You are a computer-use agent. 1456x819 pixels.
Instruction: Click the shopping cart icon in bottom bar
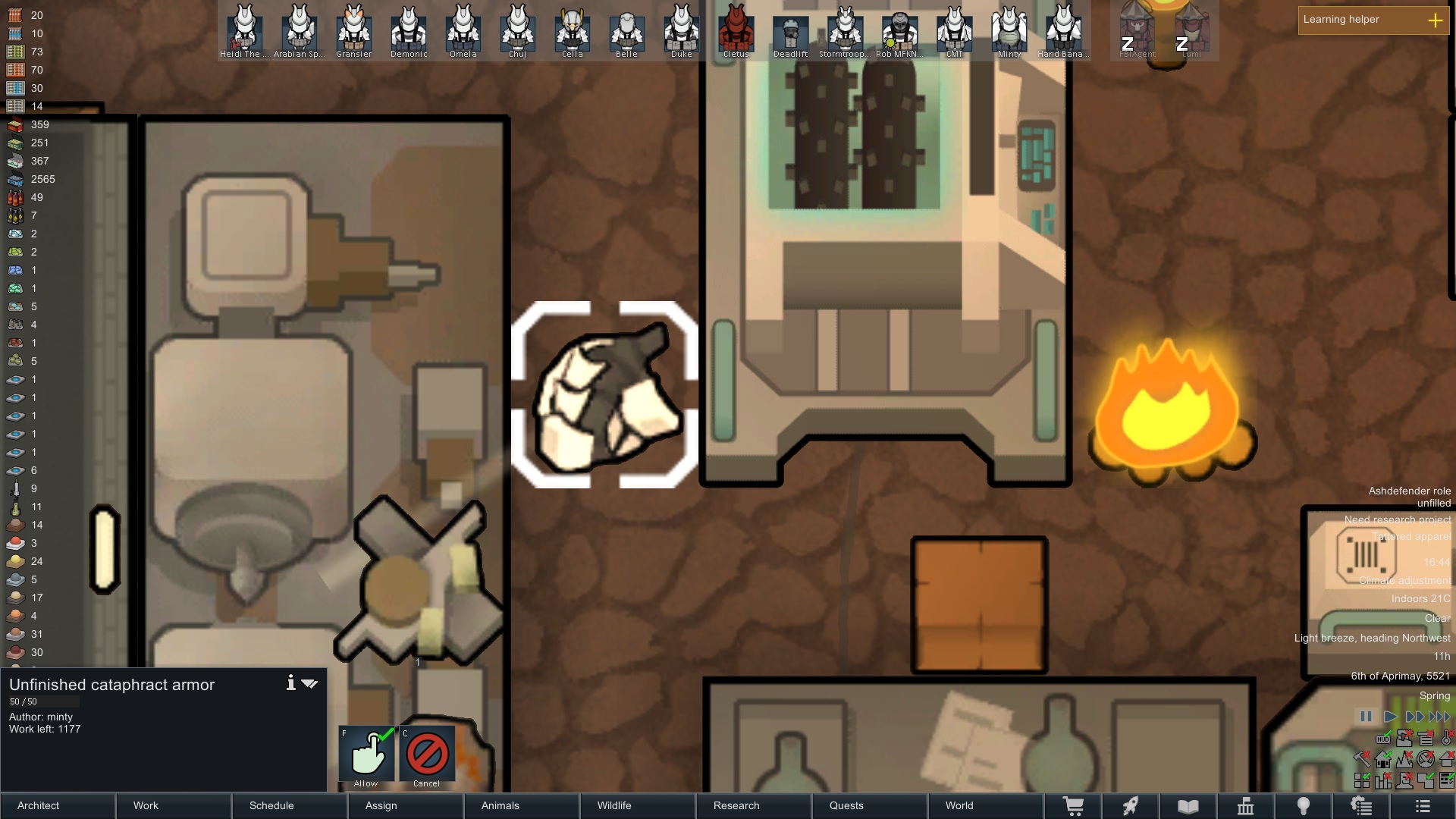click(1073, 806)
